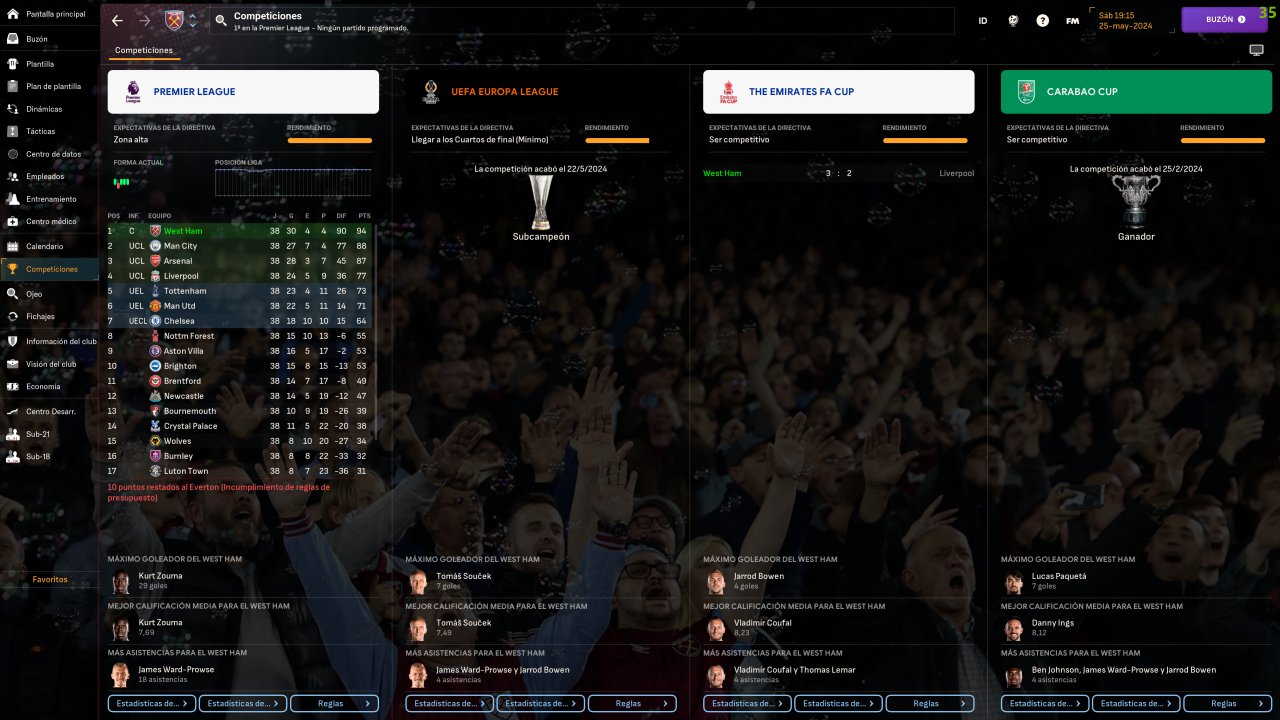1280x720 pixels.
Task: Select Man City in the league table
Action: (x=180, y=246)
